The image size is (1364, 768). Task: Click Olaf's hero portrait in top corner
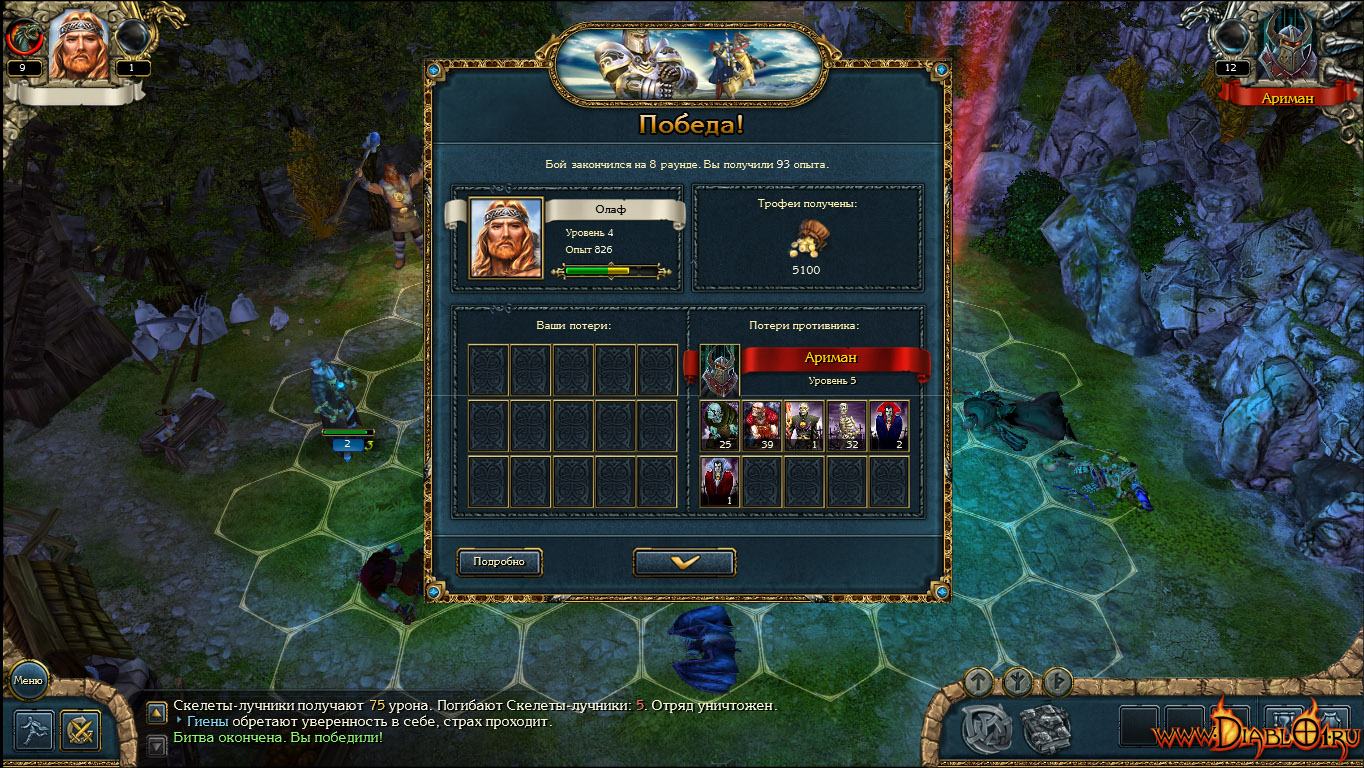[78, 45]
